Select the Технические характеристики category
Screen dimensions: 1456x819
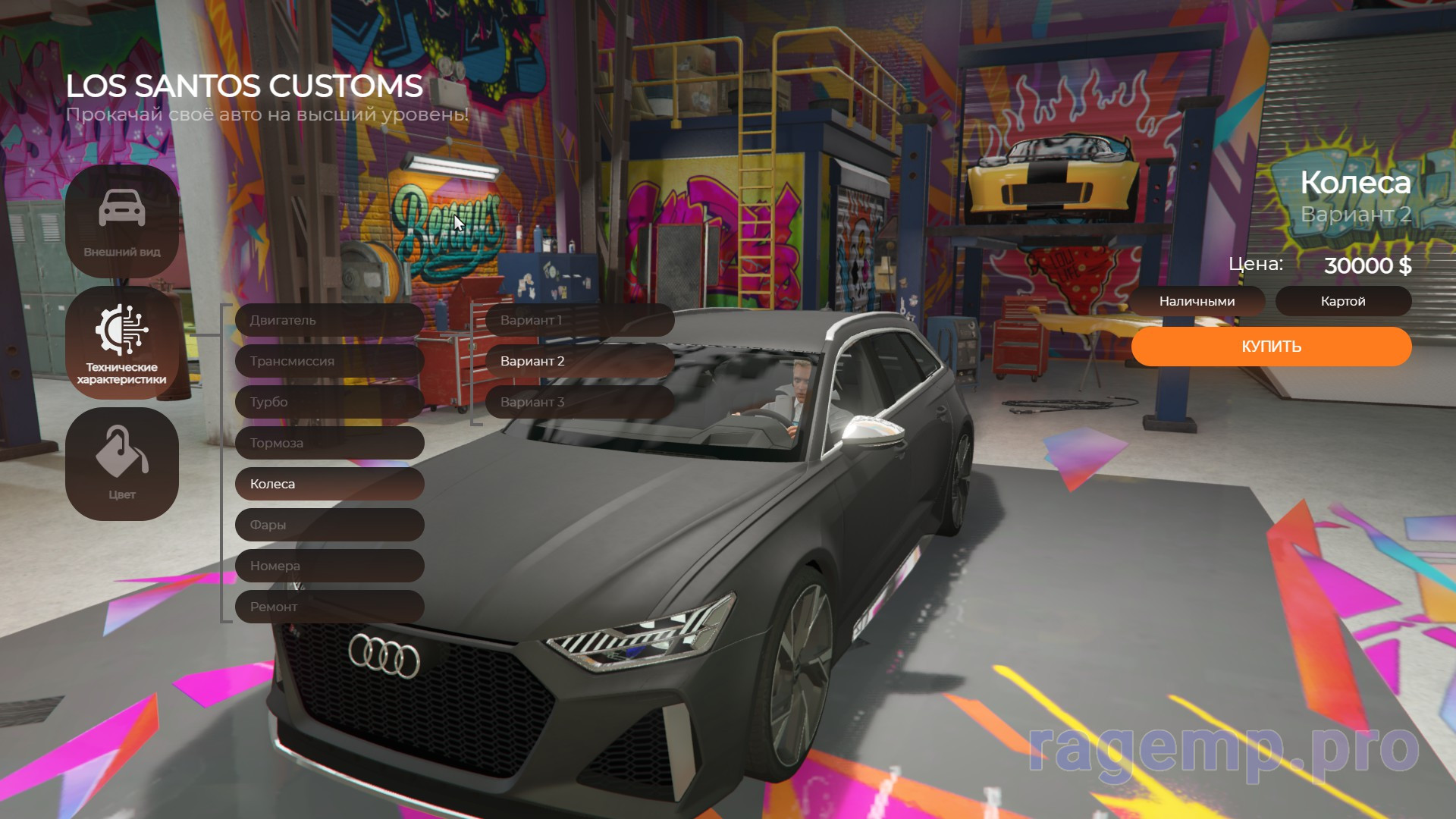[122, 343]
